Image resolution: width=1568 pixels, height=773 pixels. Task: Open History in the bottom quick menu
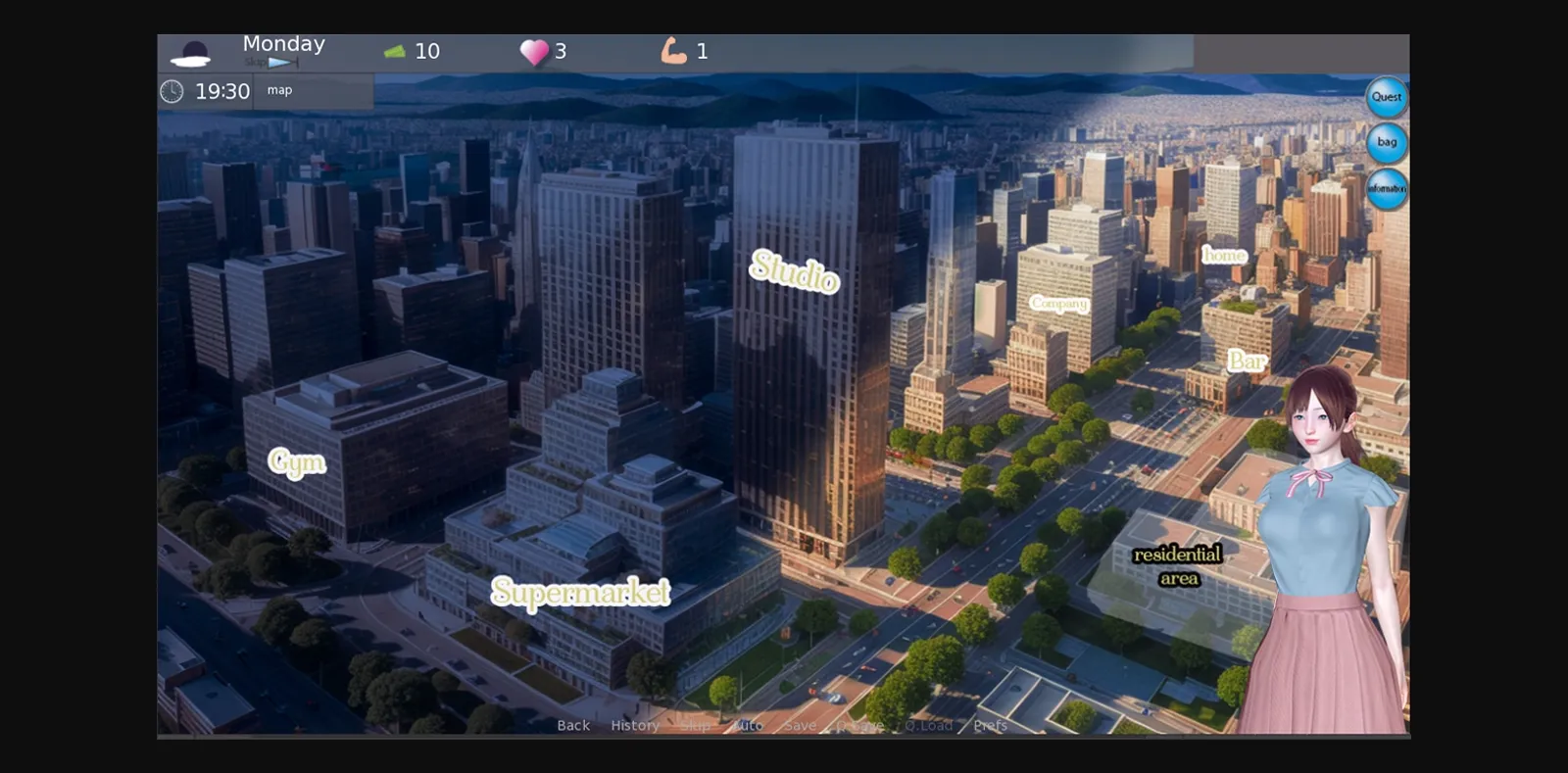pos(635,726)
